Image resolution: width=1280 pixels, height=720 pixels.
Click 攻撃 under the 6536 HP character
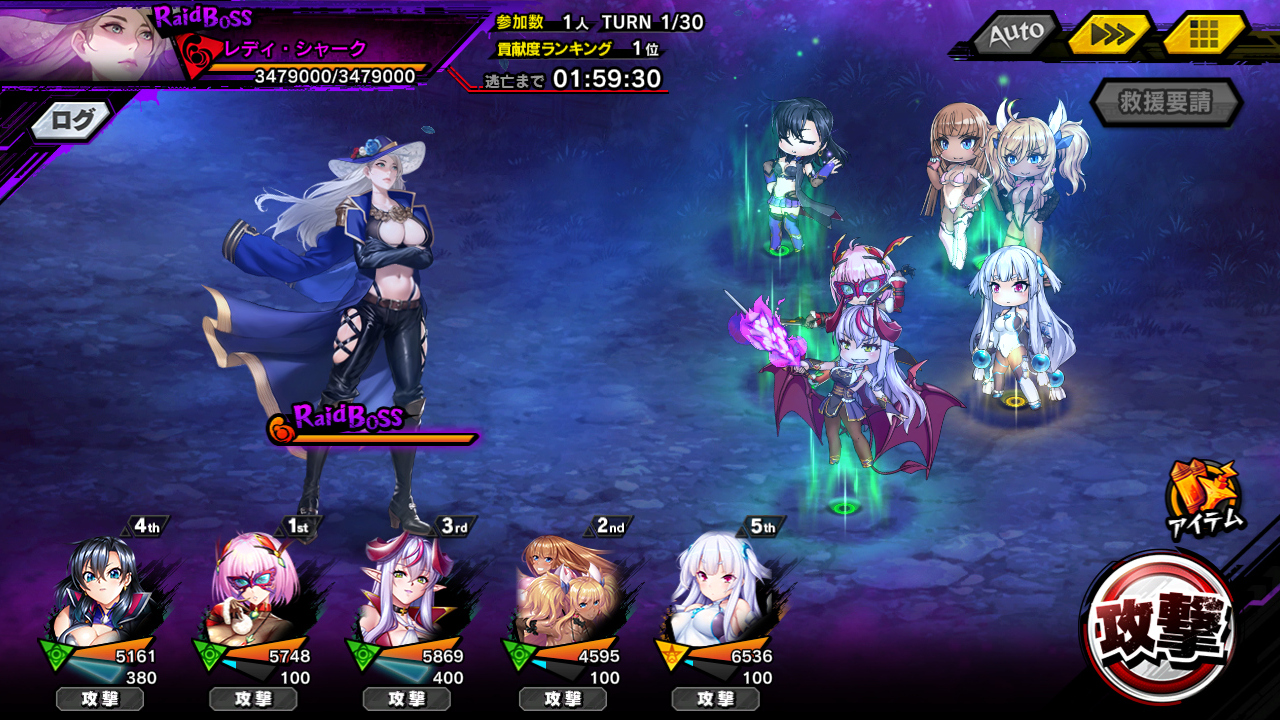716,699
